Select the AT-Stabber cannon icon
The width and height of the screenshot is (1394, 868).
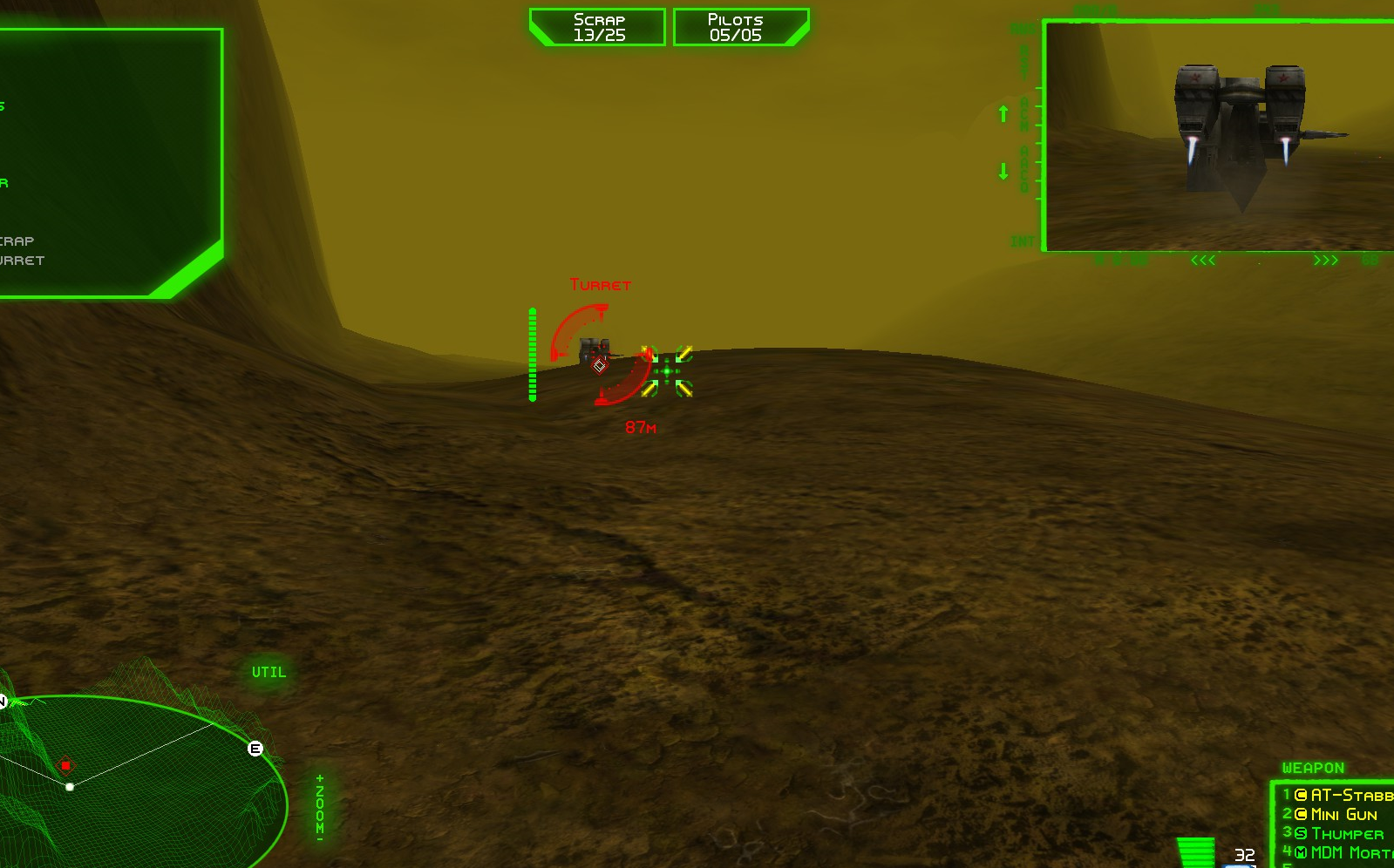(1301, 795)
